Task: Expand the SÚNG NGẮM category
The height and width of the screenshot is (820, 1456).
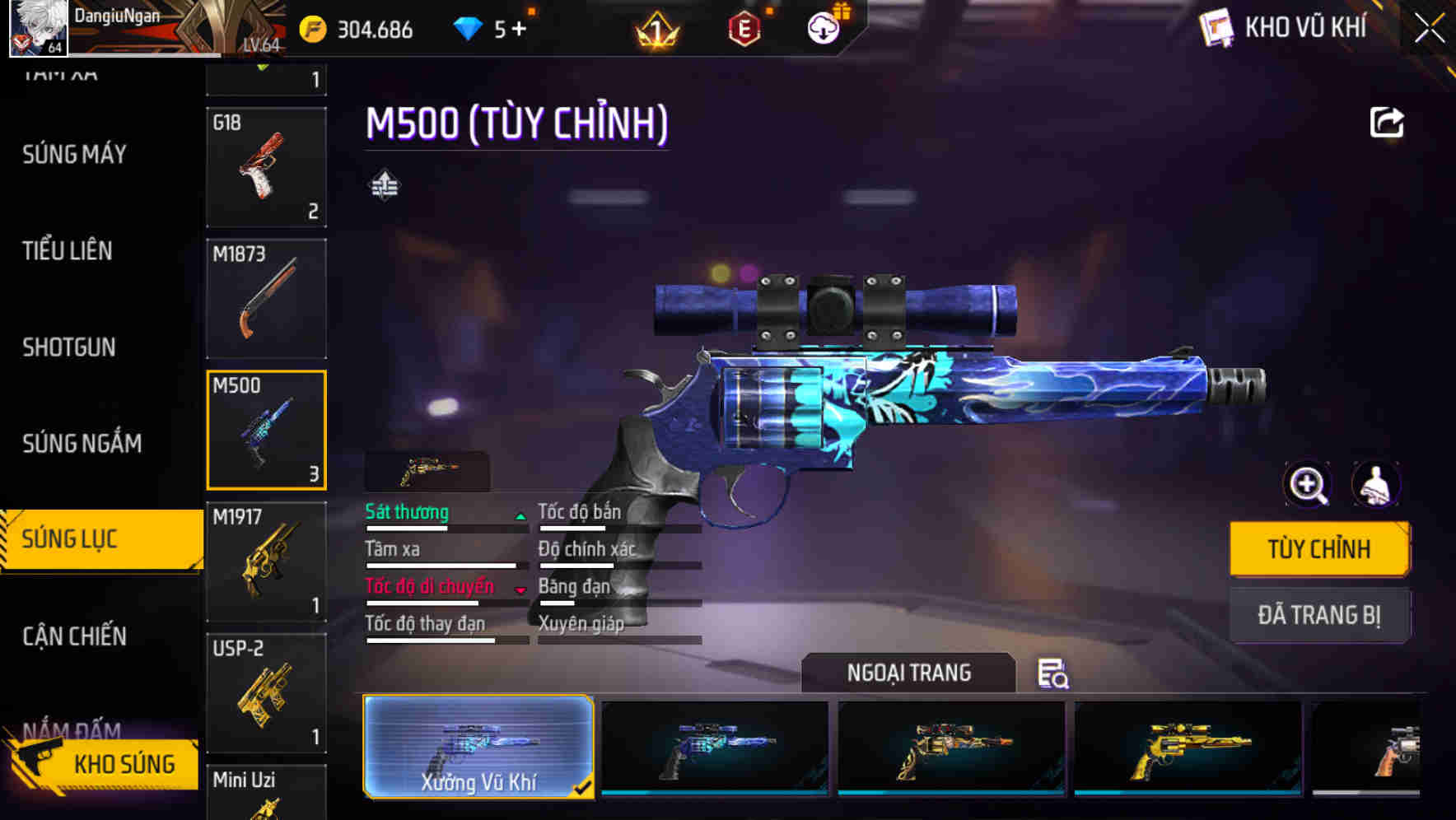Action: coord(82,443)
